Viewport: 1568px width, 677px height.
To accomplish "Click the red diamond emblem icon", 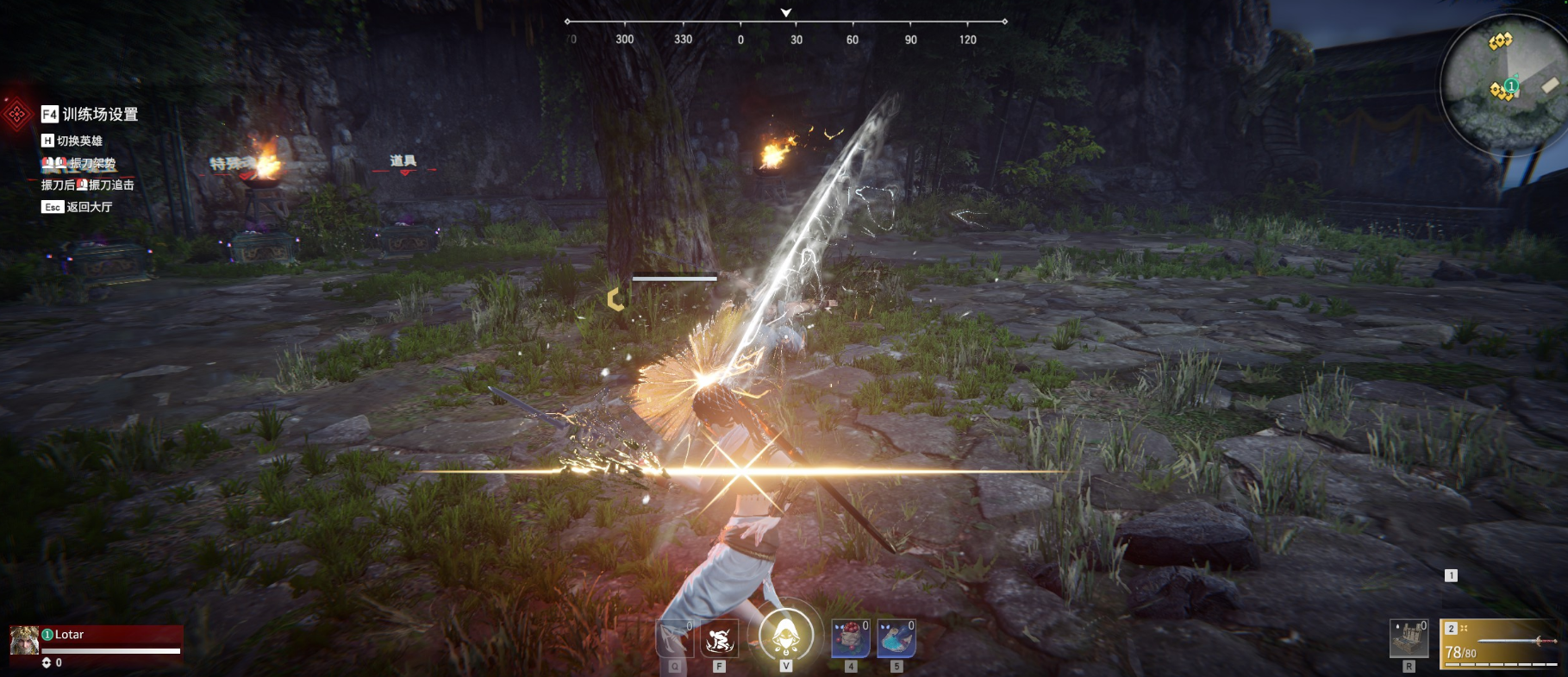I will pyautogui.click(x=16, y=114).
